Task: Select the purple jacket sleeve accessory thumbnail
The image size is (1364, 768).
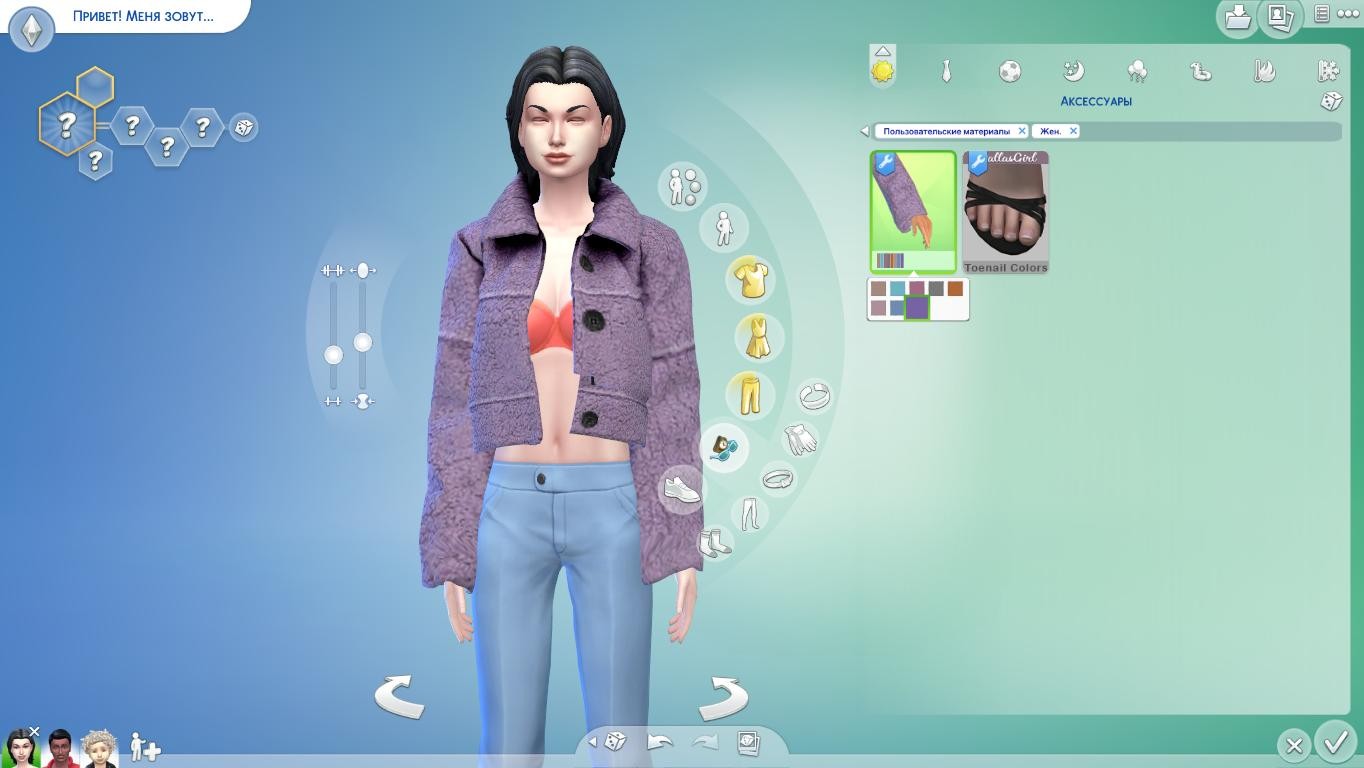Action: [x=913, y=211]
